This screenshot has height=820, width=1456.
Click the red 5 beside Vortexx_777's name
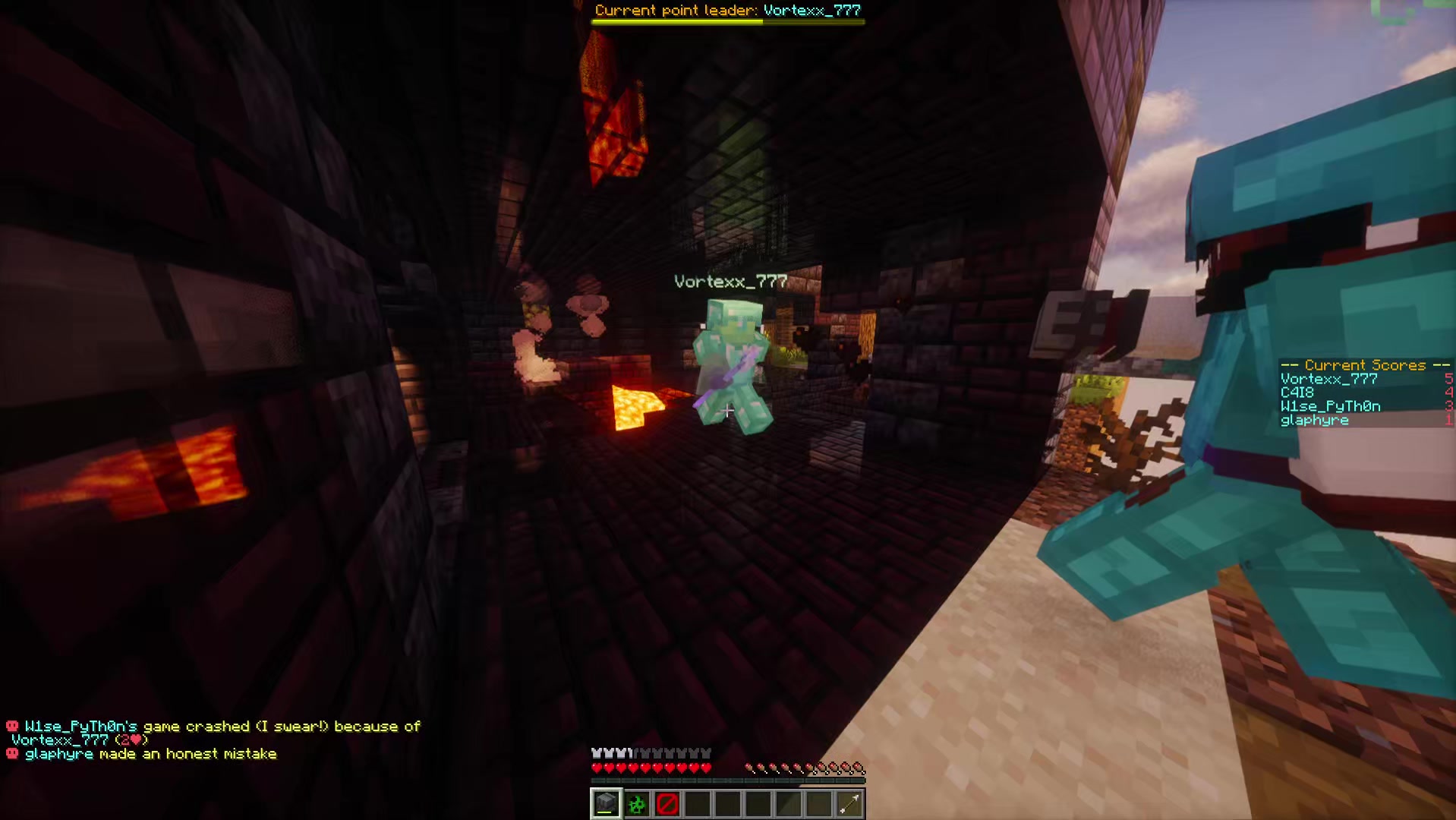[1447, 379]
